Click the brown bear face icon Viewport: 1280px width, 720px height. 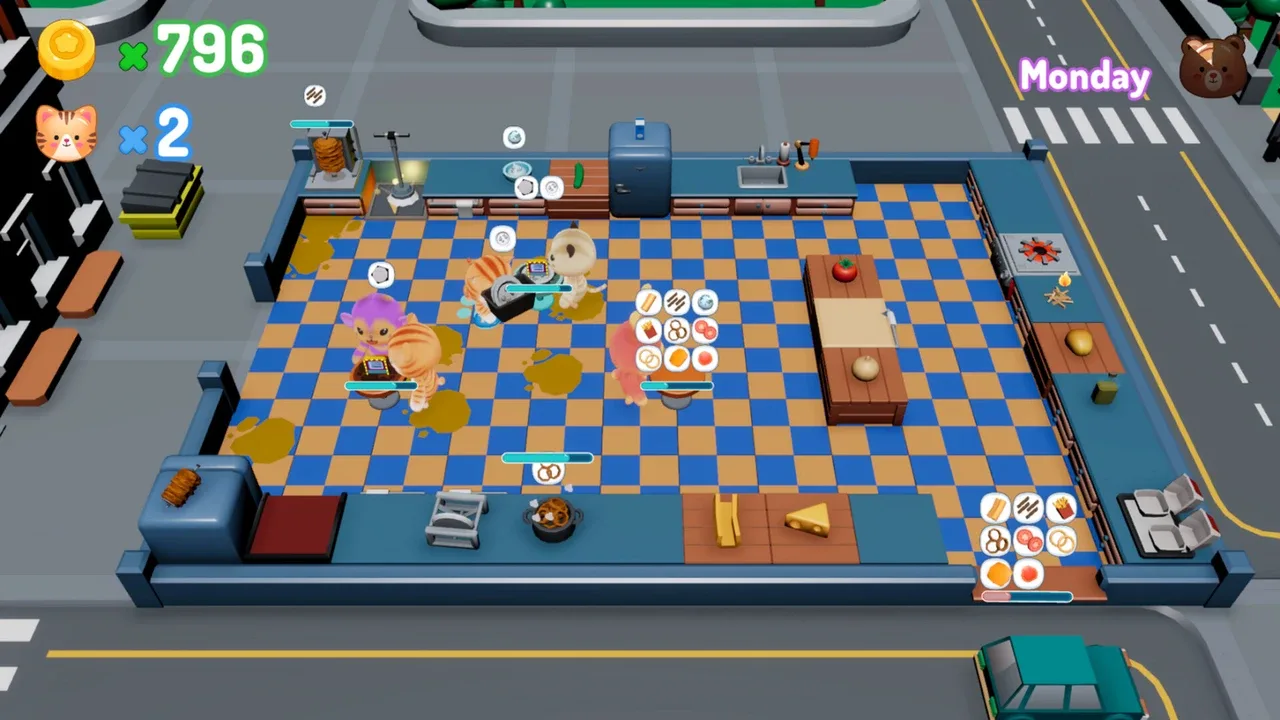(1213, 66)
